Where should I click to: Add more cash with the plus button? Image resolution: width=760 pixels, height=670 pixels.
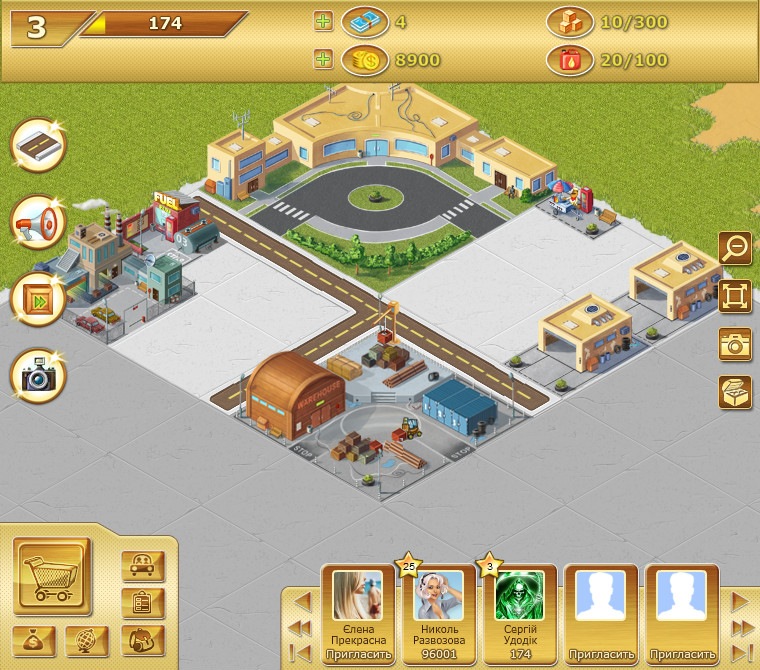click(x=323, y=23)
